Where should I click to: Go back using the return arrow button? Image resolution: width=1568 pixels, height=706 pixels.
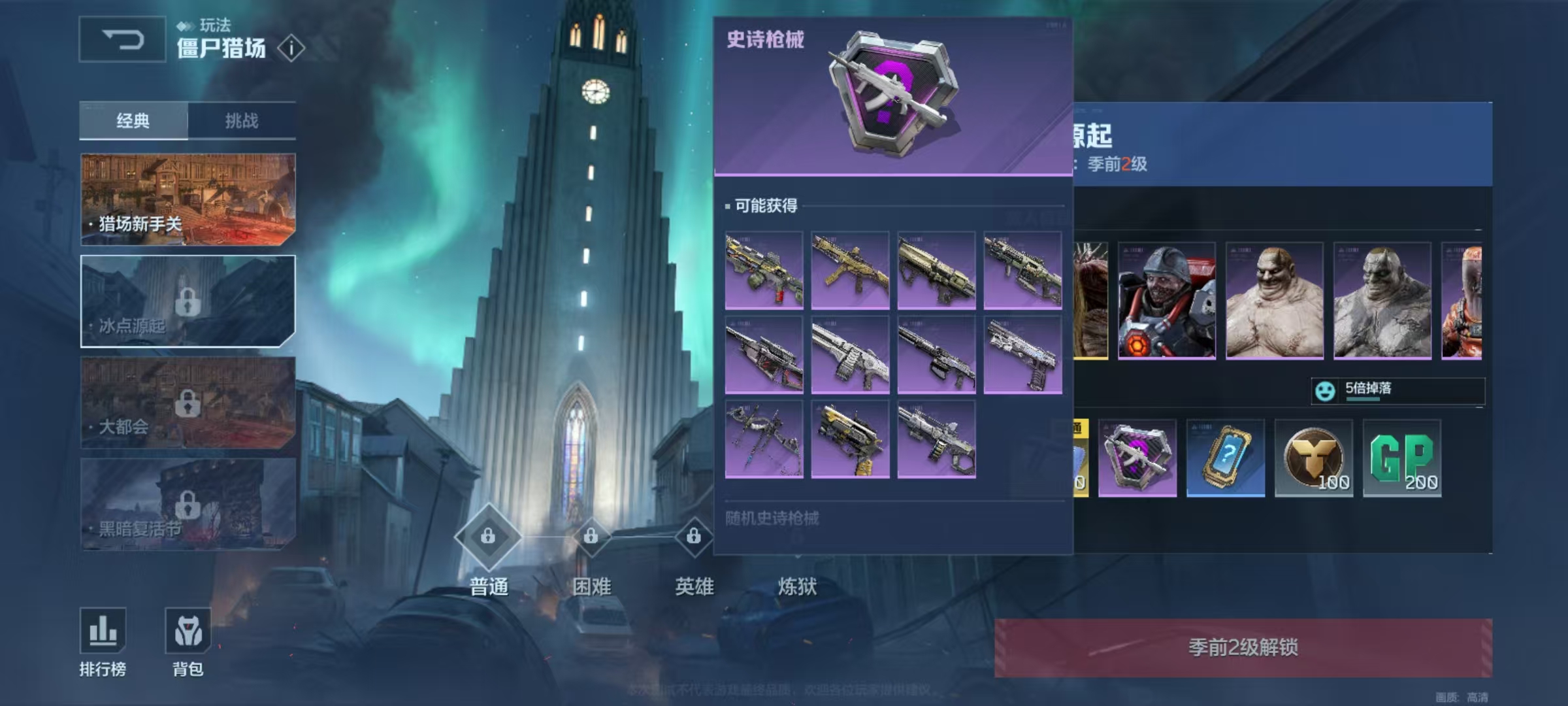122,40
